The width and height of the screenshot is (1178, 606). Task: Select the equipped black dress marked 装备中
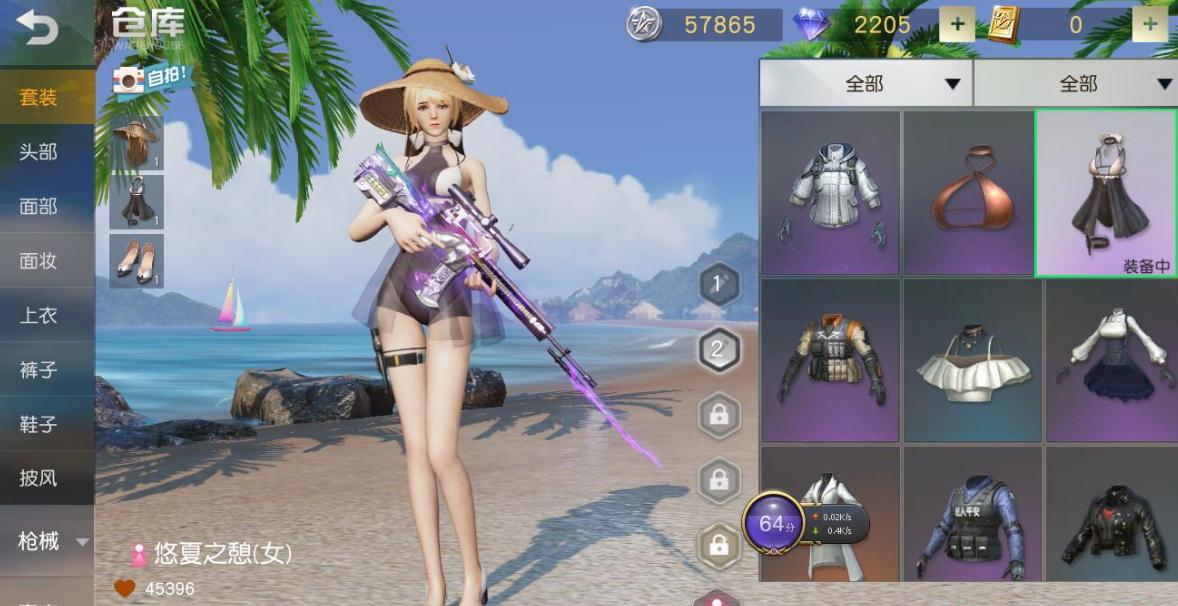click(x=1105, y=193)
